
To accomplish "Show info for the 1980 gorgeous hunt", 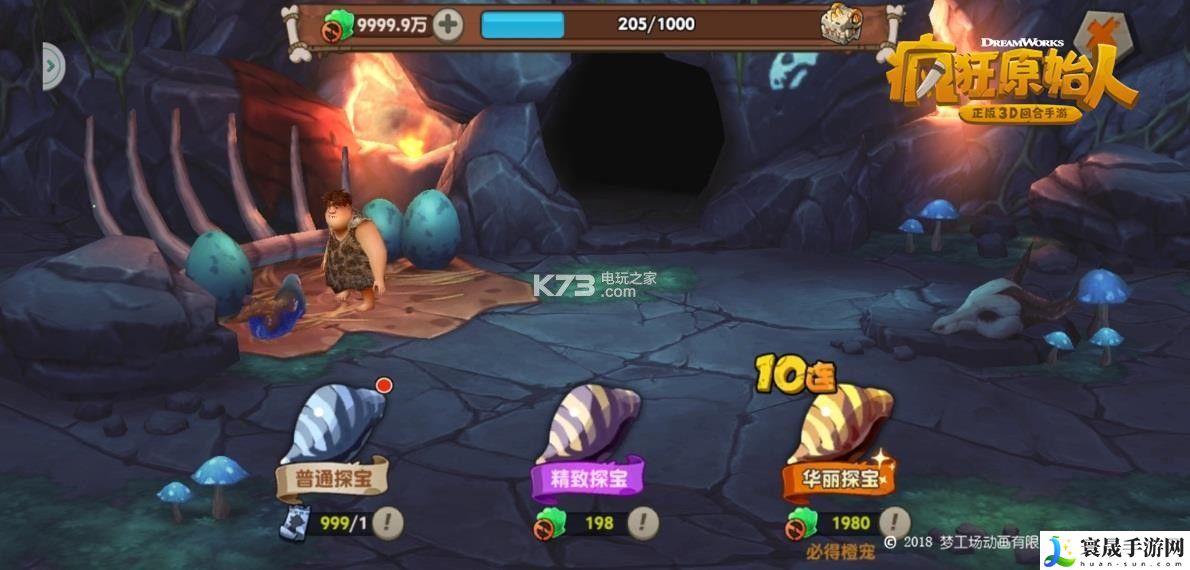I will pos(895,521).
